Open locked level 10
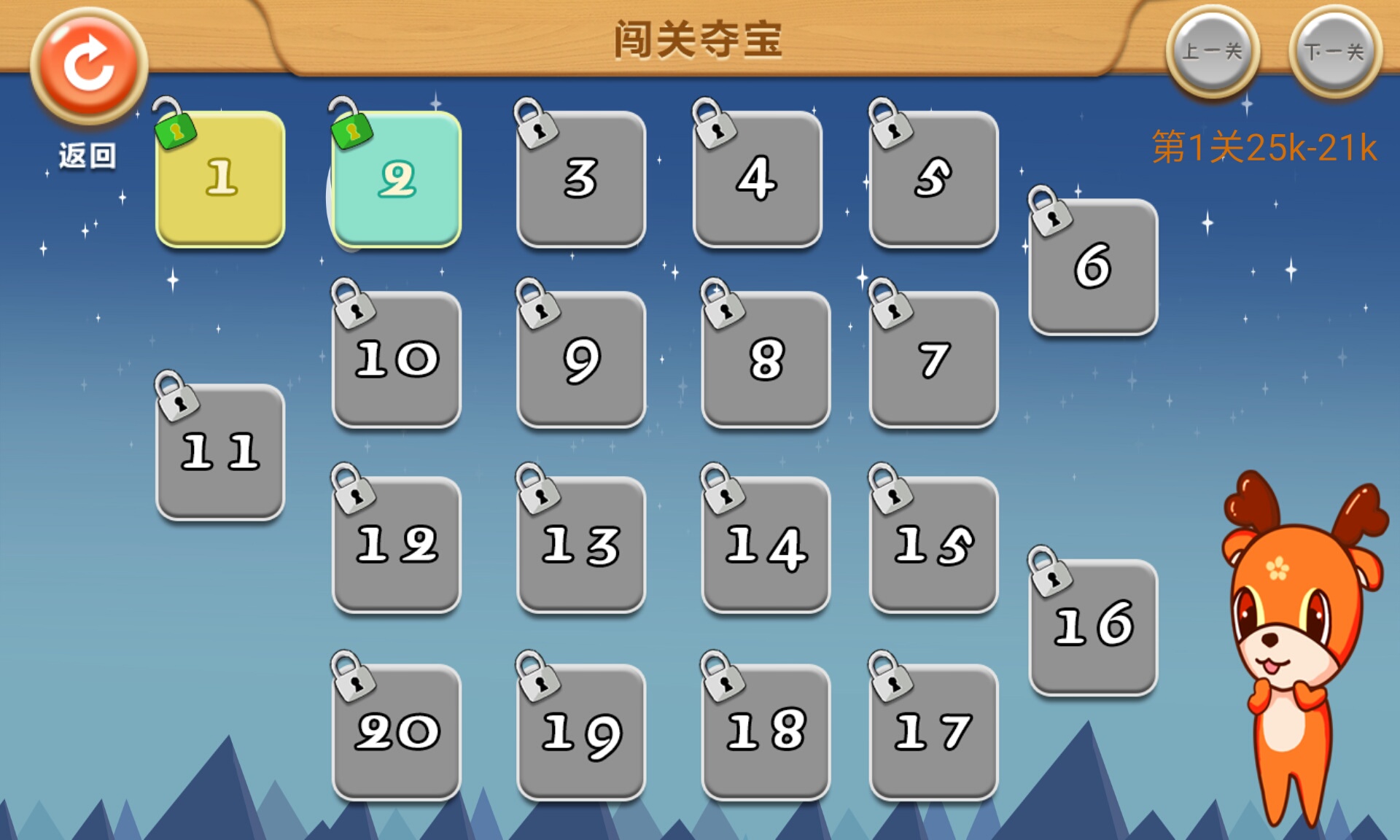1400x840 pixels. [396, 357]
